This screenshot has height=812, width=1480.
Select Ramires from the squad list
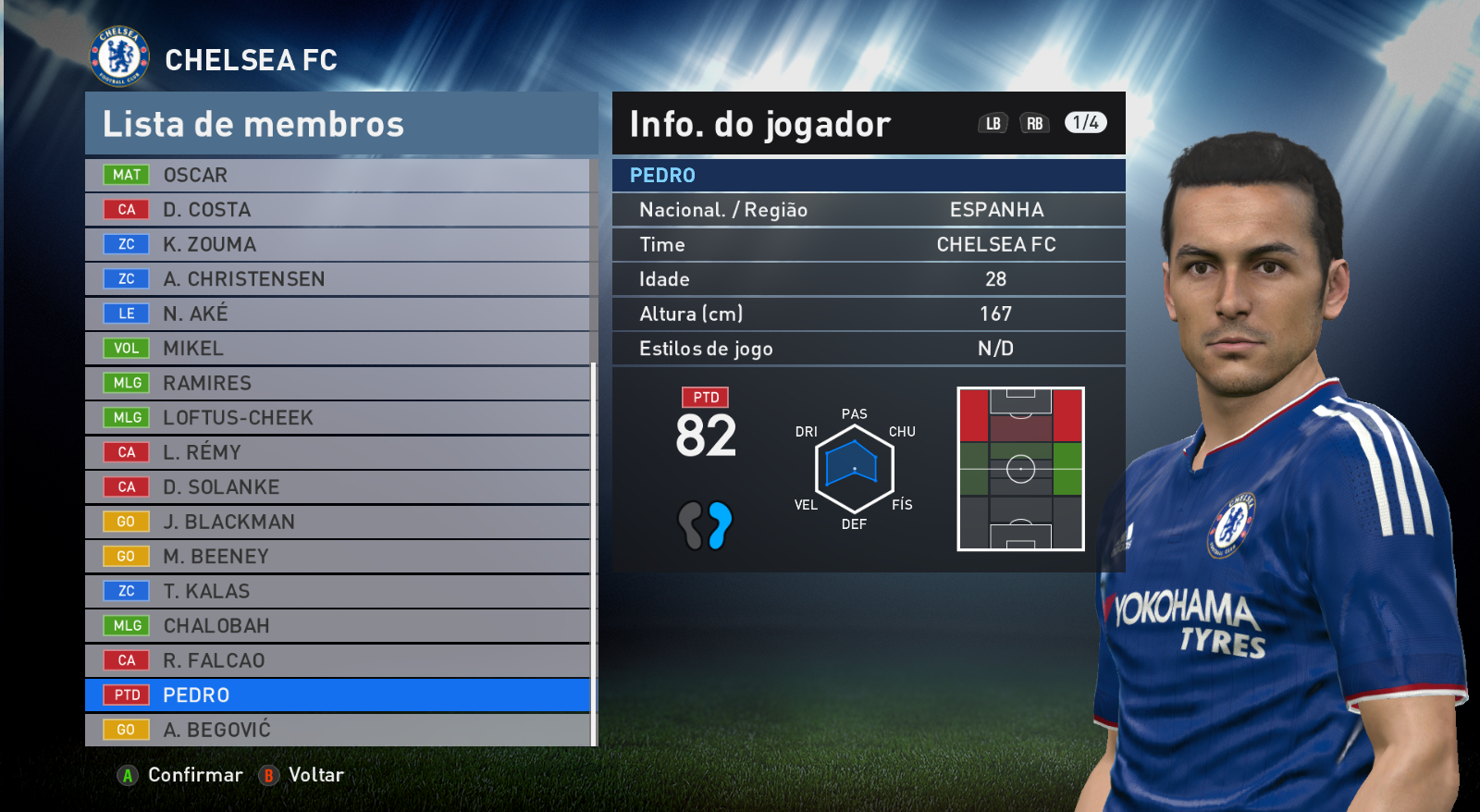(338, 383)
